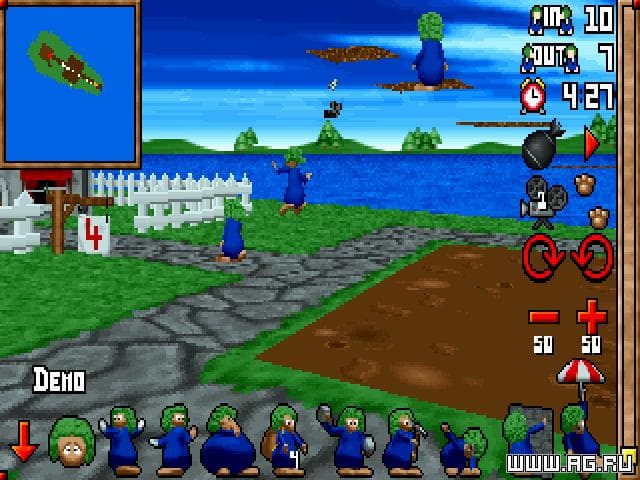The height and width of the screenshot is (480, 640).
Task: Select the lemming face icon
Action: click(71, 441)
